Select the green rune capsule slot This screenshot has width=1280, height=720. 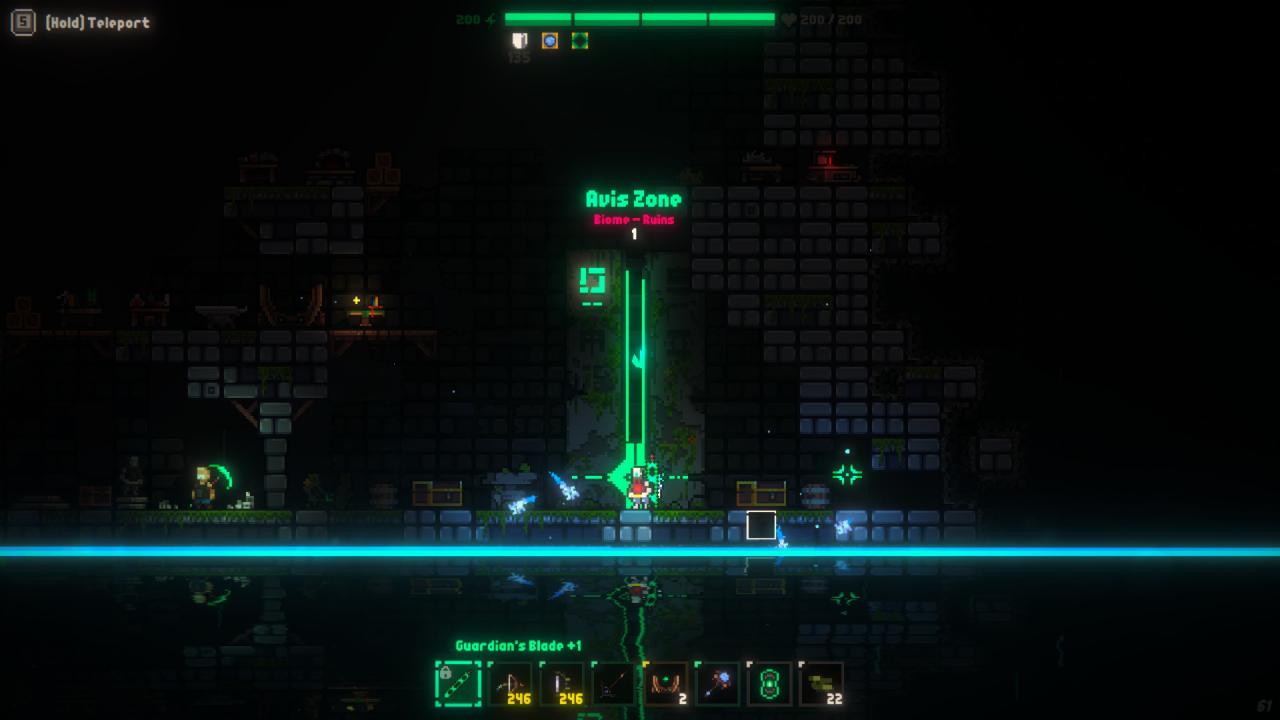[x=770, y=684]
